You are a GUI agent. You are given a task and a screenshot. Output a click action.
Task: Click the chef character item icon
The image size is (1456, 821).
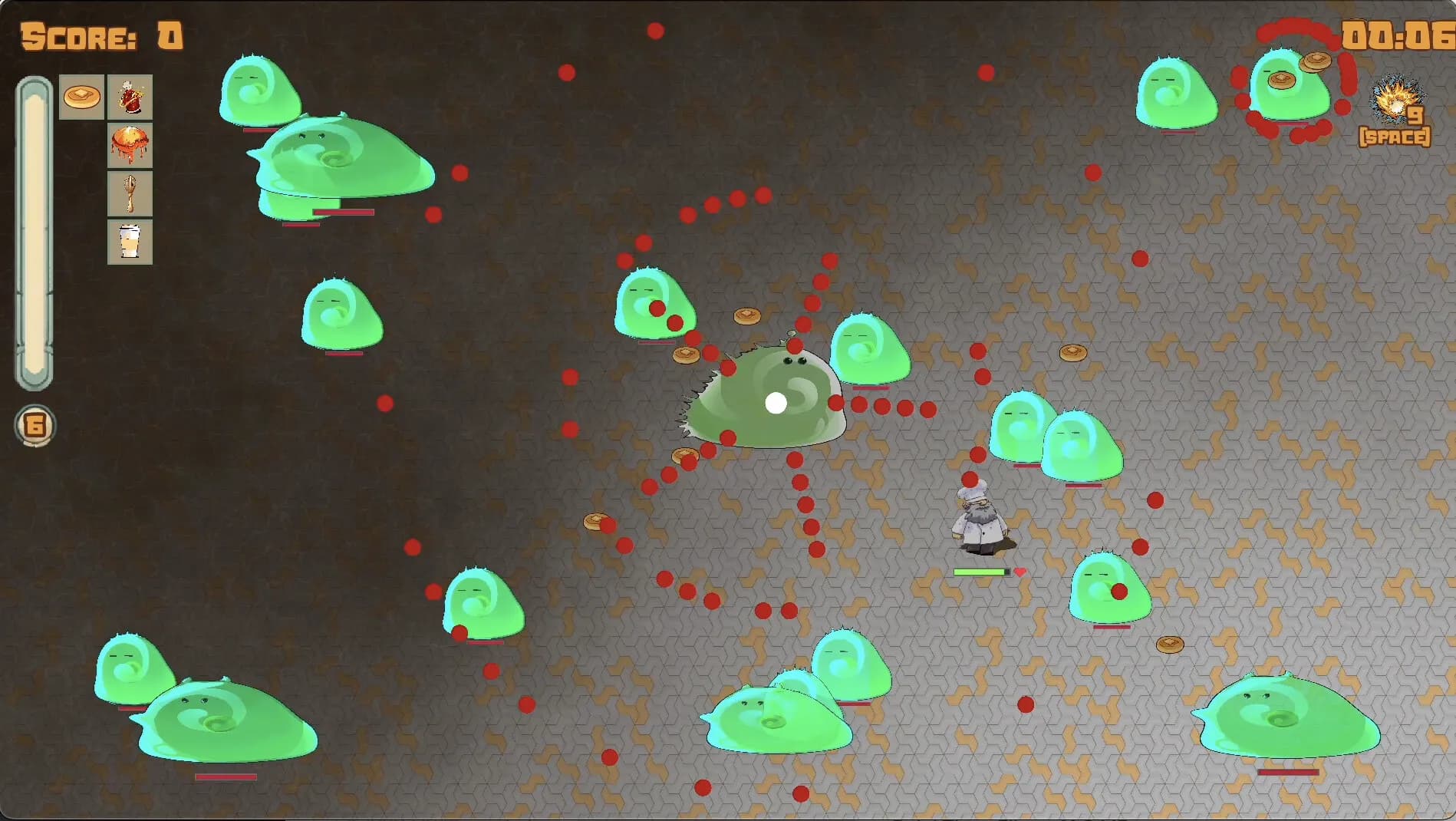tap(130, 96)
